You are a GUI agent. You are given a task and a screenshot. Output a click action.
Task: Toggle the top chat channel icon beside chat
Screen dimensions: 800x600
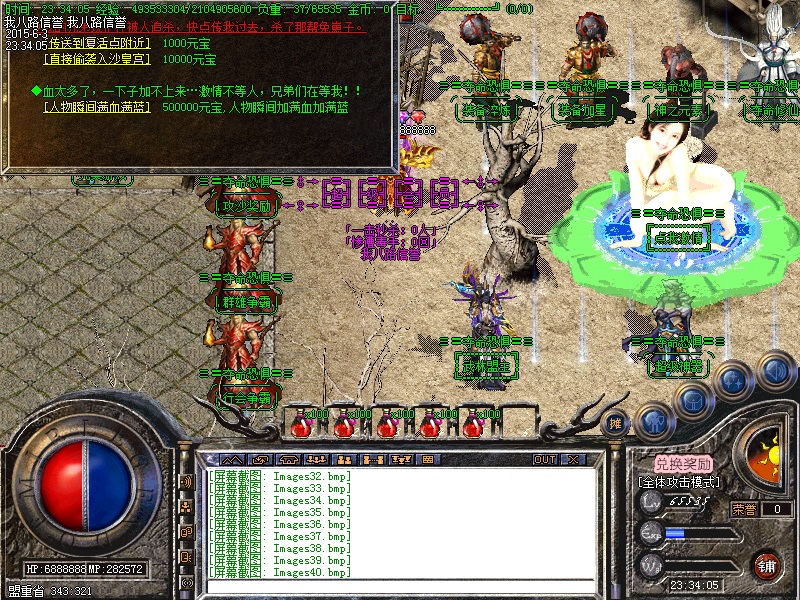coord(187,482)
